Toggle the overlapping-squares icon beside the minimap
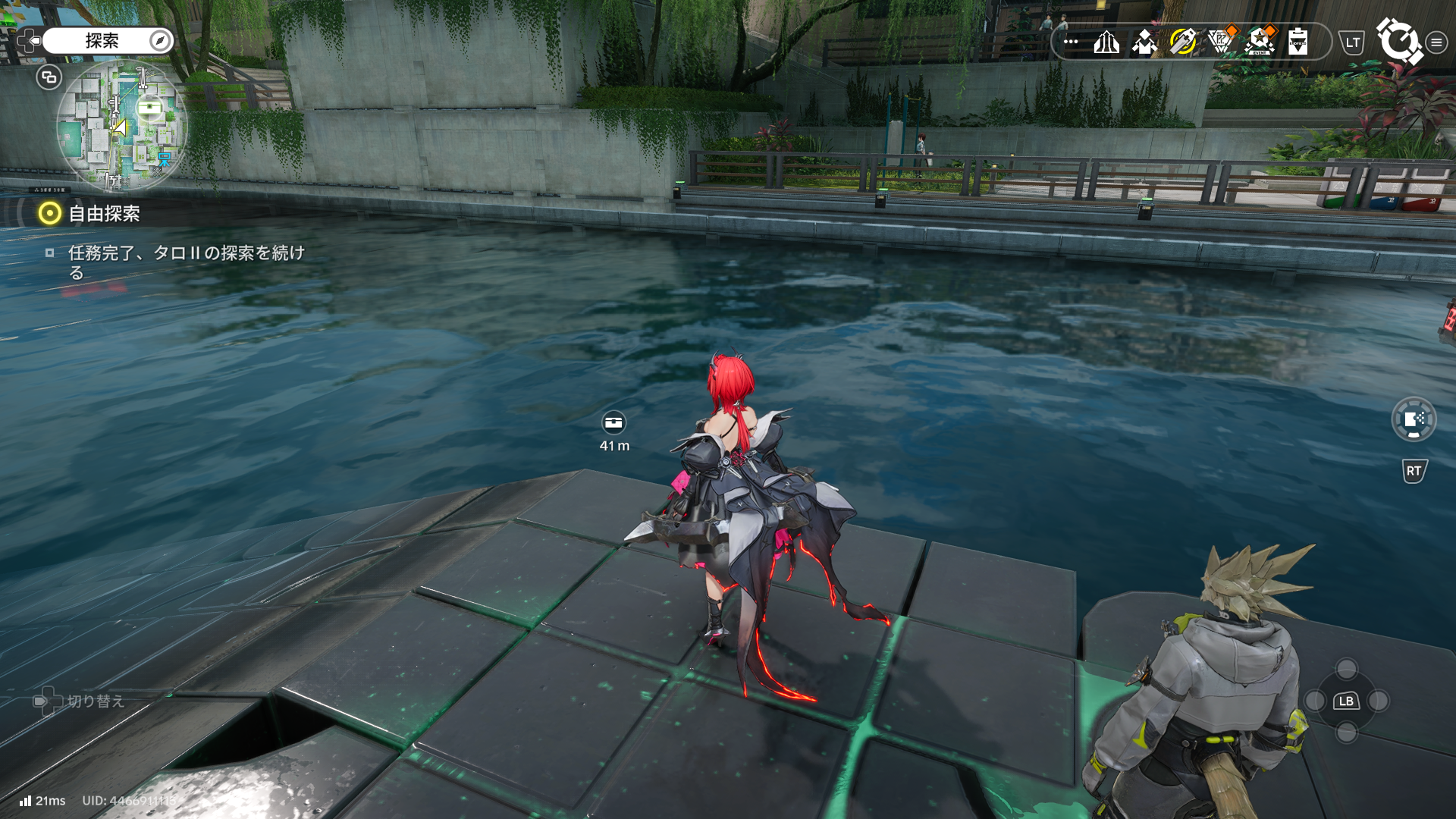This screenshot has width=1456, height=819. (x=49, y=77)
